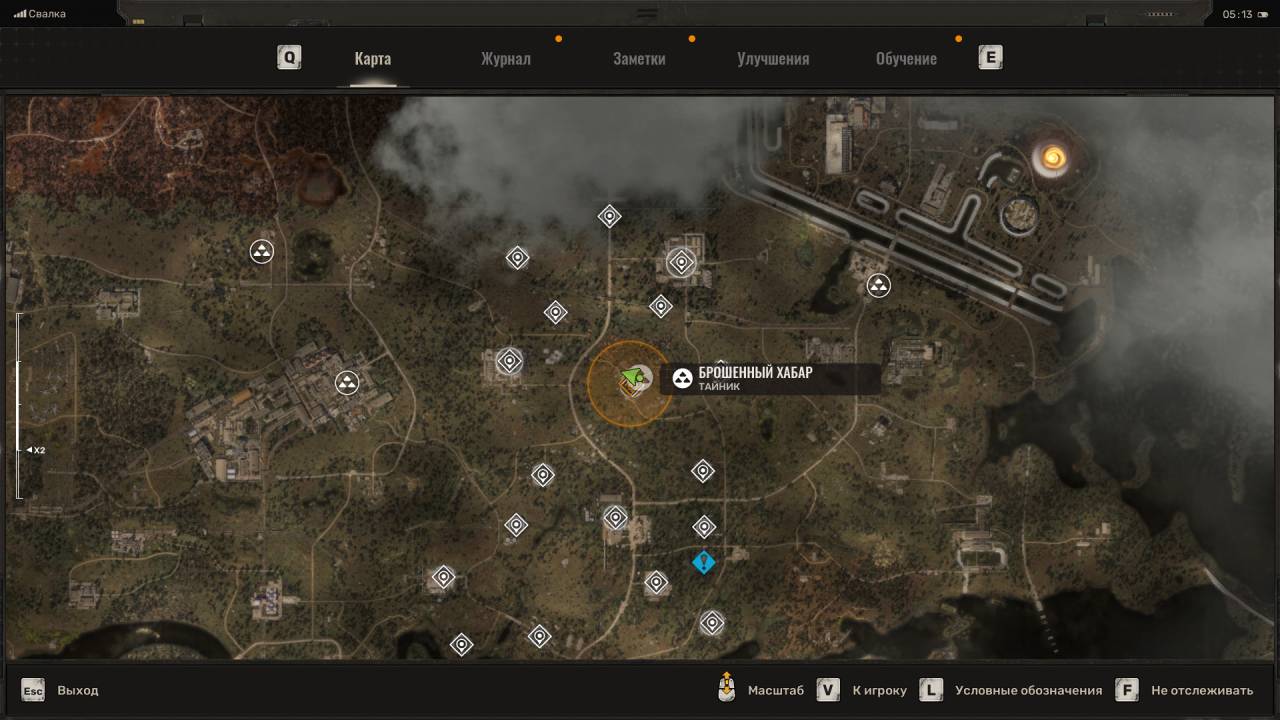Click the Брошенный хабар stash marker
Image resolution: width=1280 pixels, height=720 pixels.
(683, 378)
